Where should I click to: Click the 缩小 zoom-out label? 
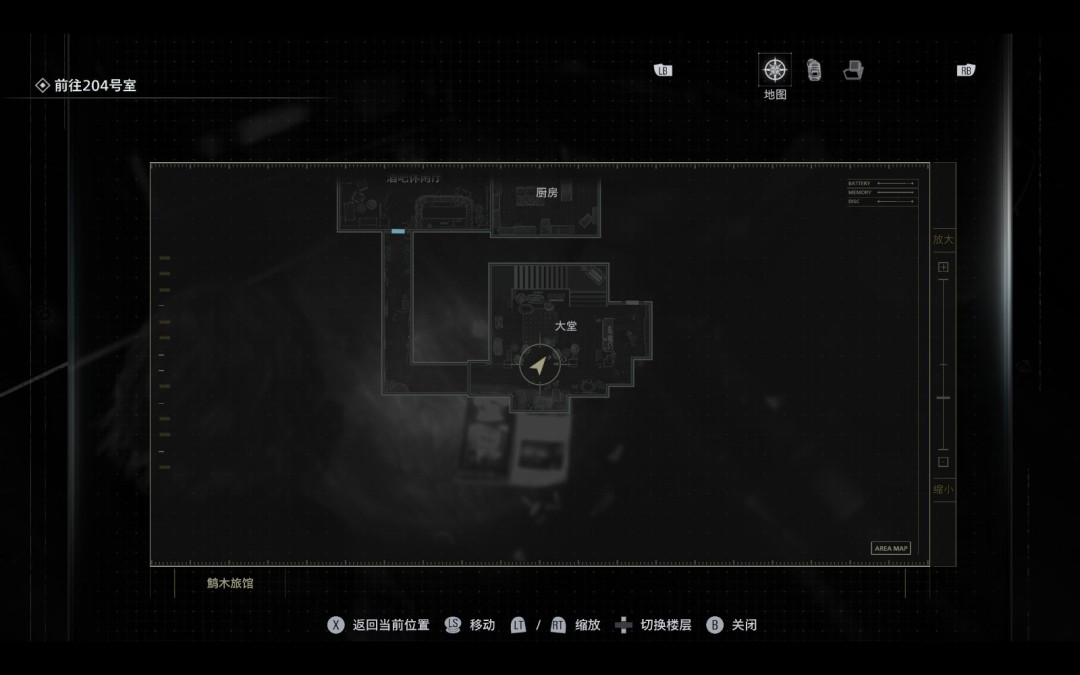[943, 490]
